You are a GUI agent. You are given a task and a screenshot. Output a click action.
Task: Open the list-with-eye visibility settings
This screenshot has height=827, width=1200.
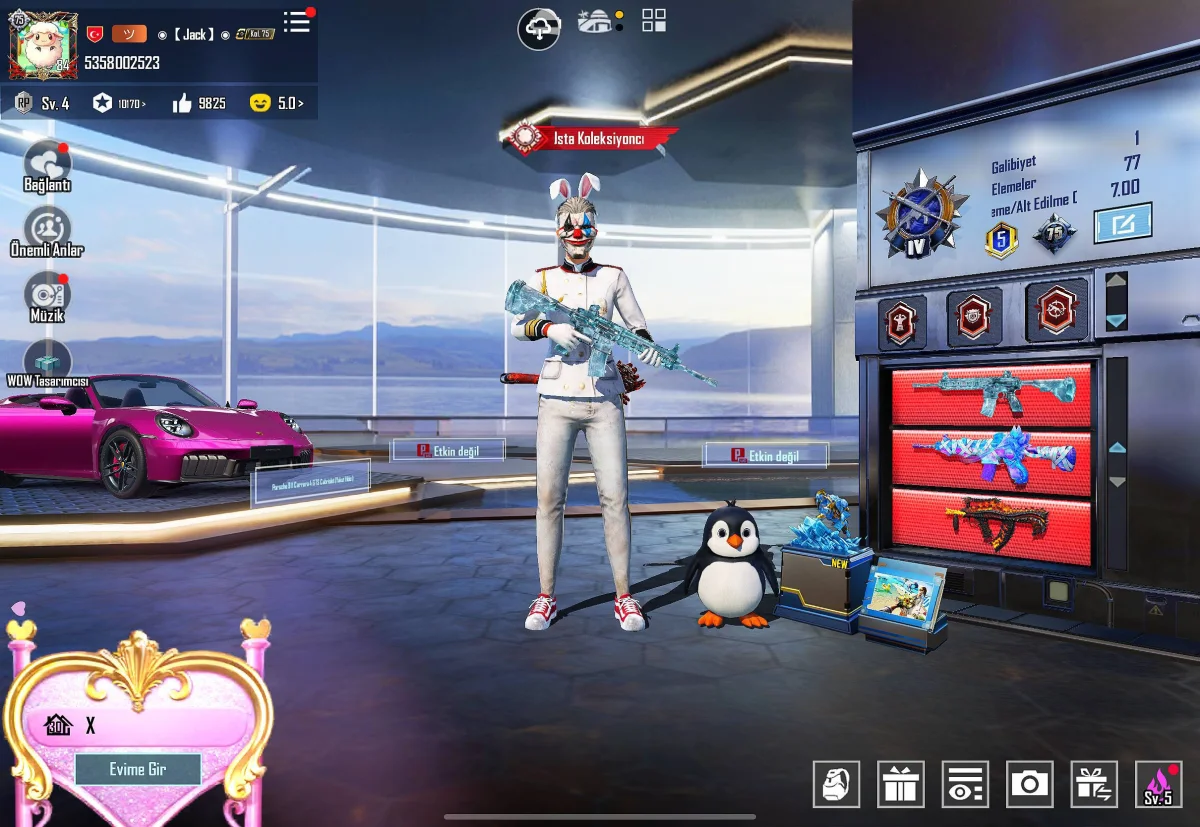click(x=964, y=784)
